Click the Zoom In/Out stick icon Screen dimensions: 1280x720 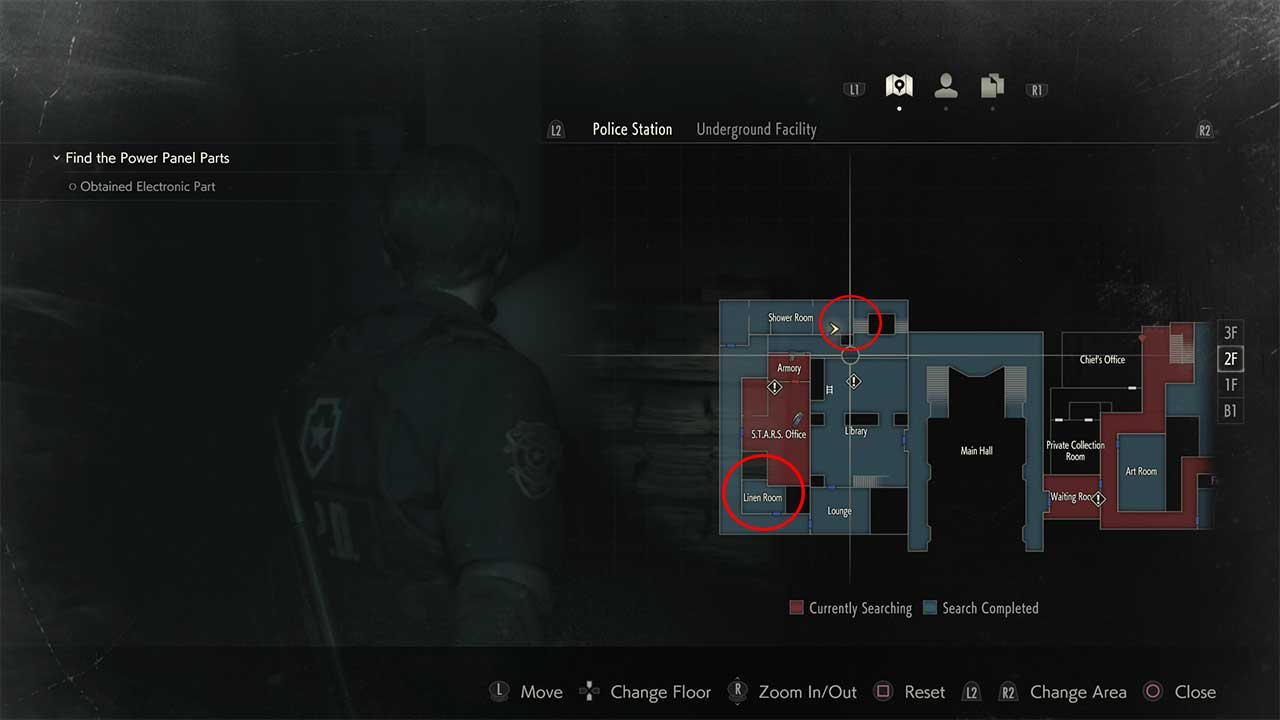click(737, 691)
